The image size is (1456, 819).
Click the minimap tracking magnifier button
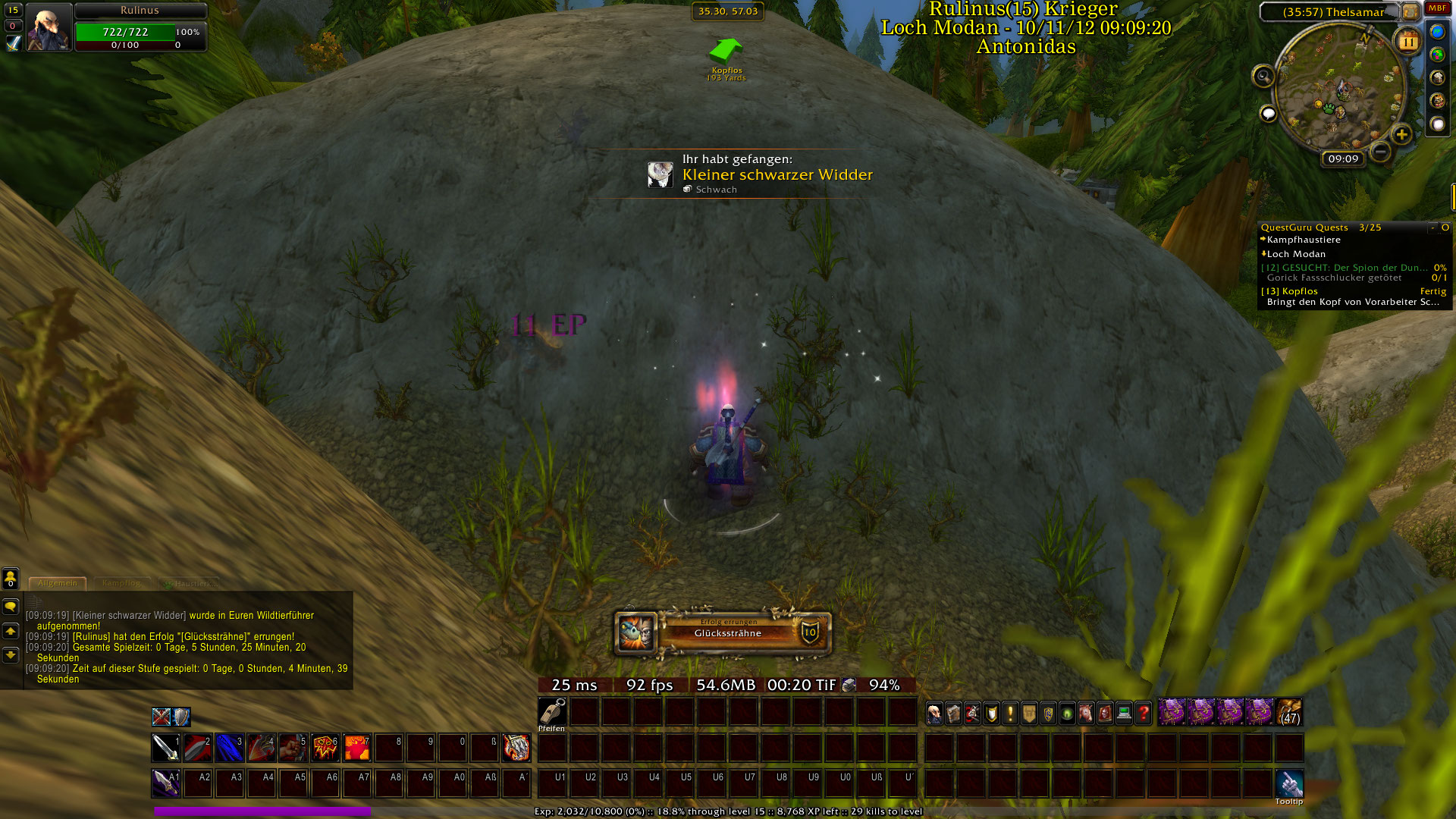pos(1263,76)
